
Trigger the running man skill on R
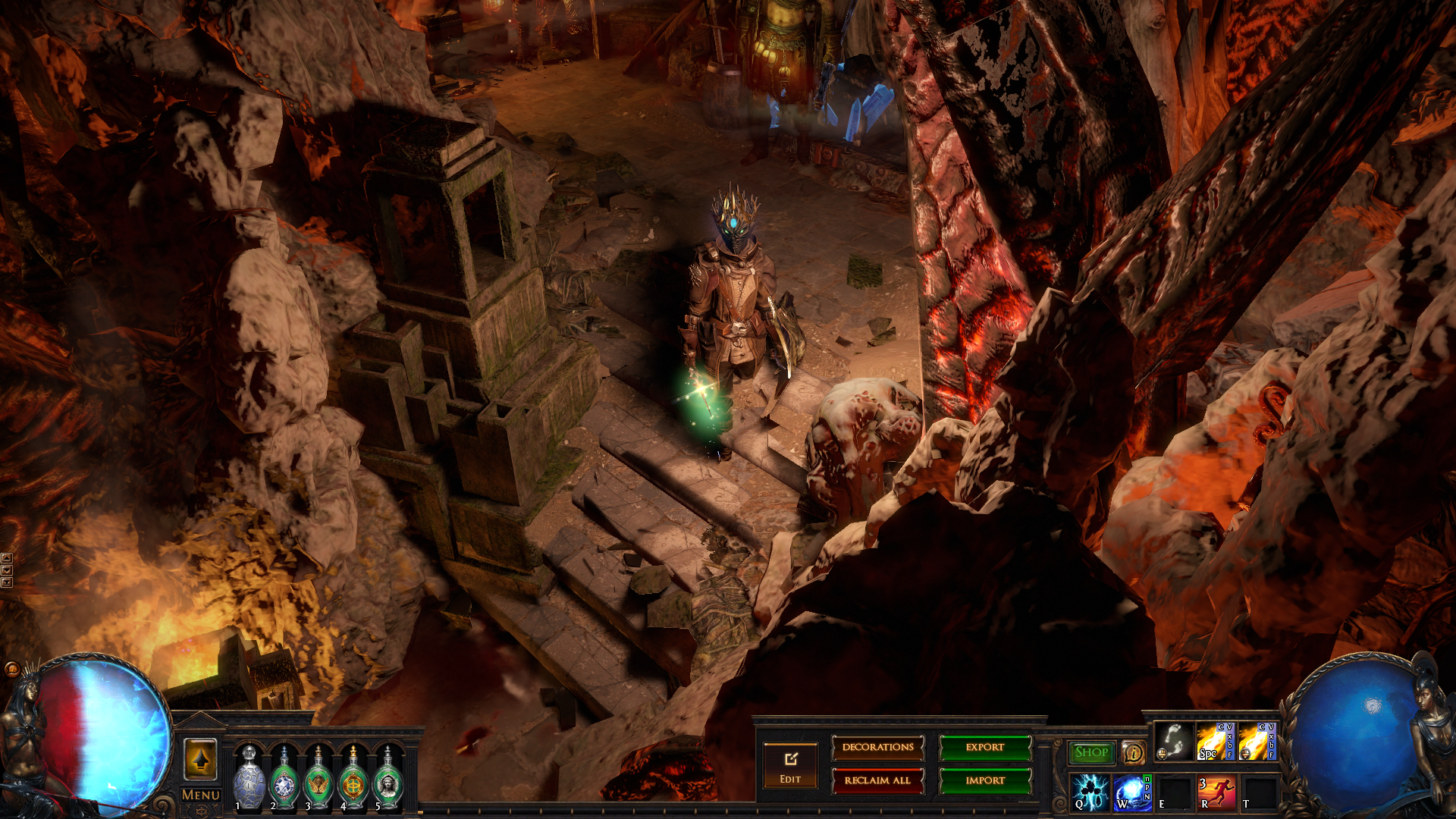pyautogui.click(x=1216, y=792)
